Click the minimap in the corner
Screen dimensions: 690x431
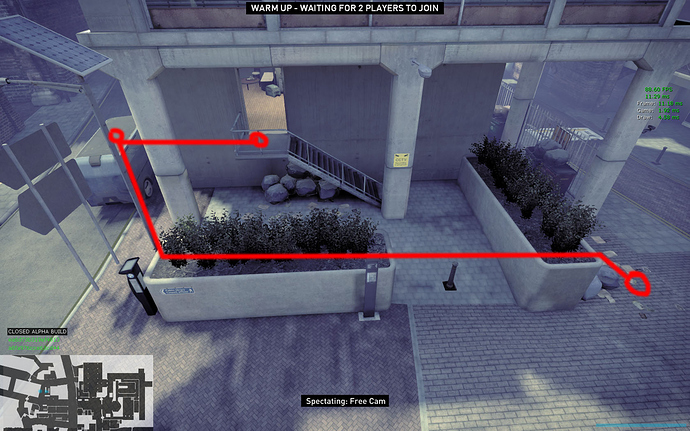point(77,392)
